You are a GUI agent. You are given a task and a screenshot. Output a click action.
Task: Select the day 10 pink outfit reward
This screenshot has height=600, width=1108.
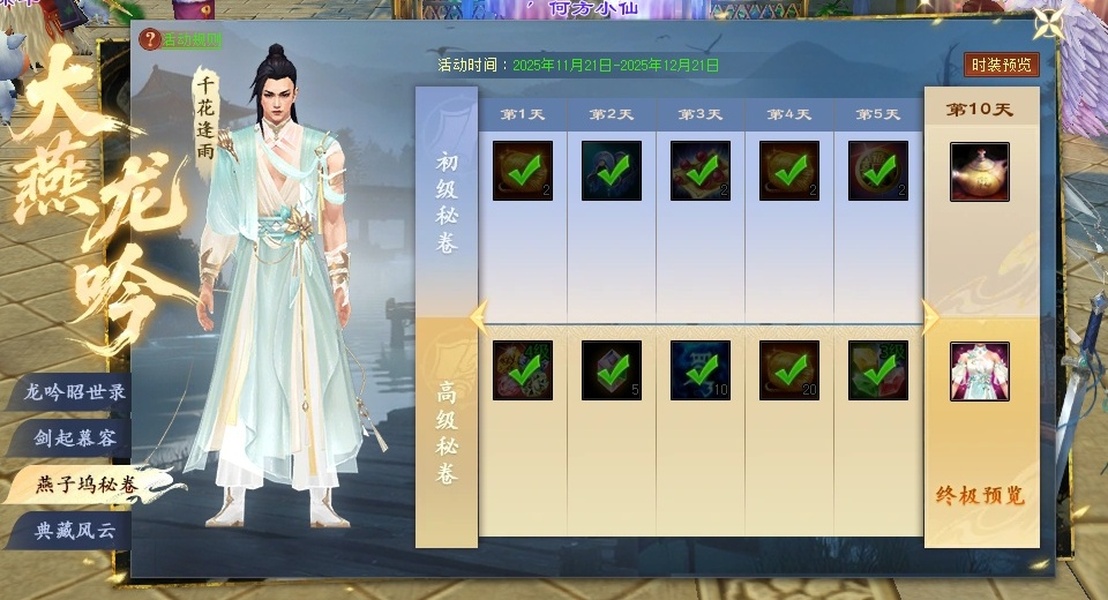point(979,371)
